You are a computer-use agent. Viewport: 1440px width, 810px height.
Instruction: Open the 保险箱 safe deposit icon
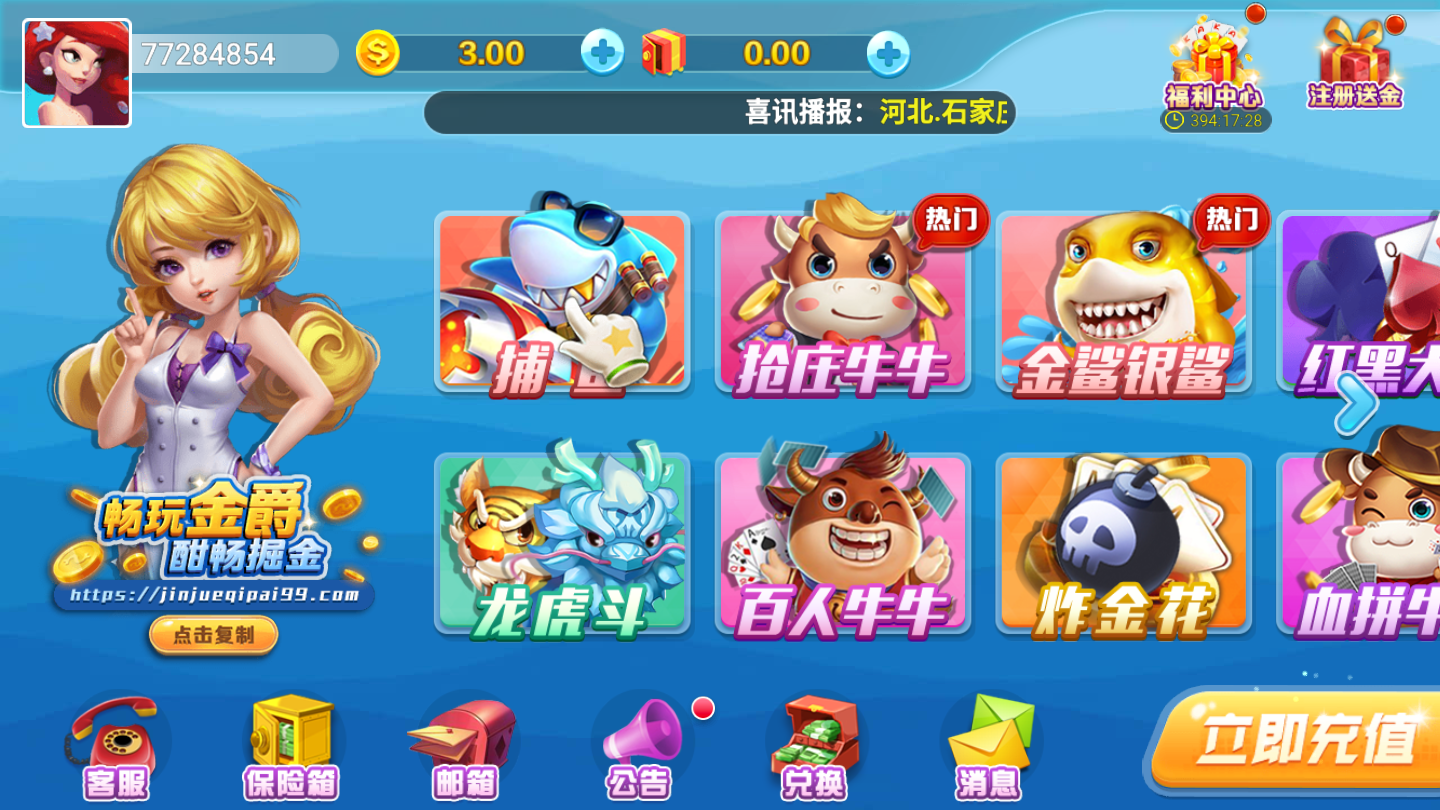(288, 740)
